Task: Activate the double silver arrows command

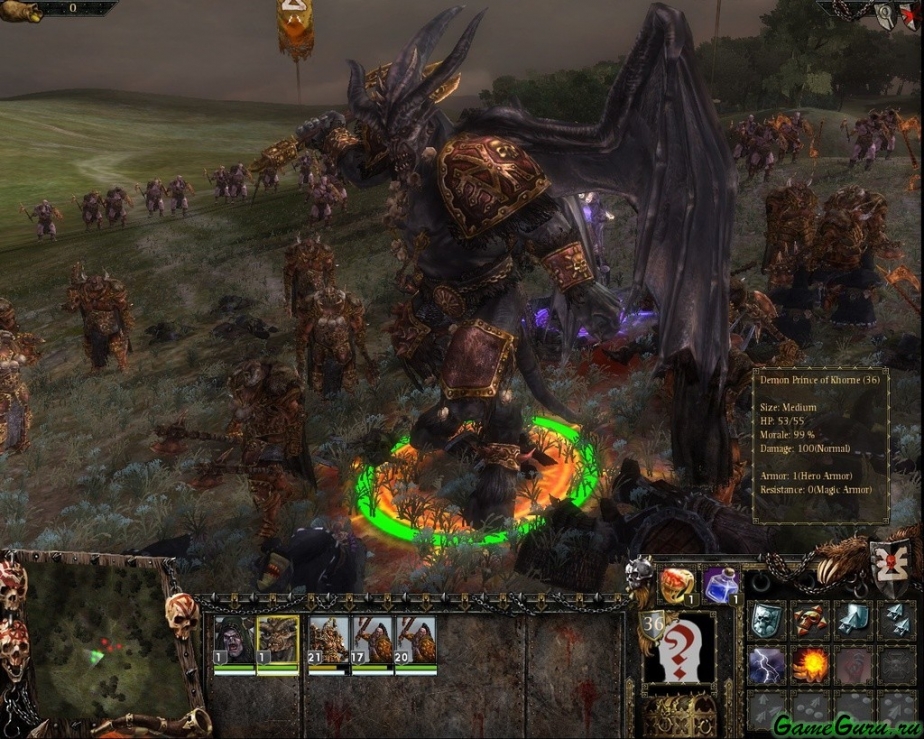Action: pos(897,621)
